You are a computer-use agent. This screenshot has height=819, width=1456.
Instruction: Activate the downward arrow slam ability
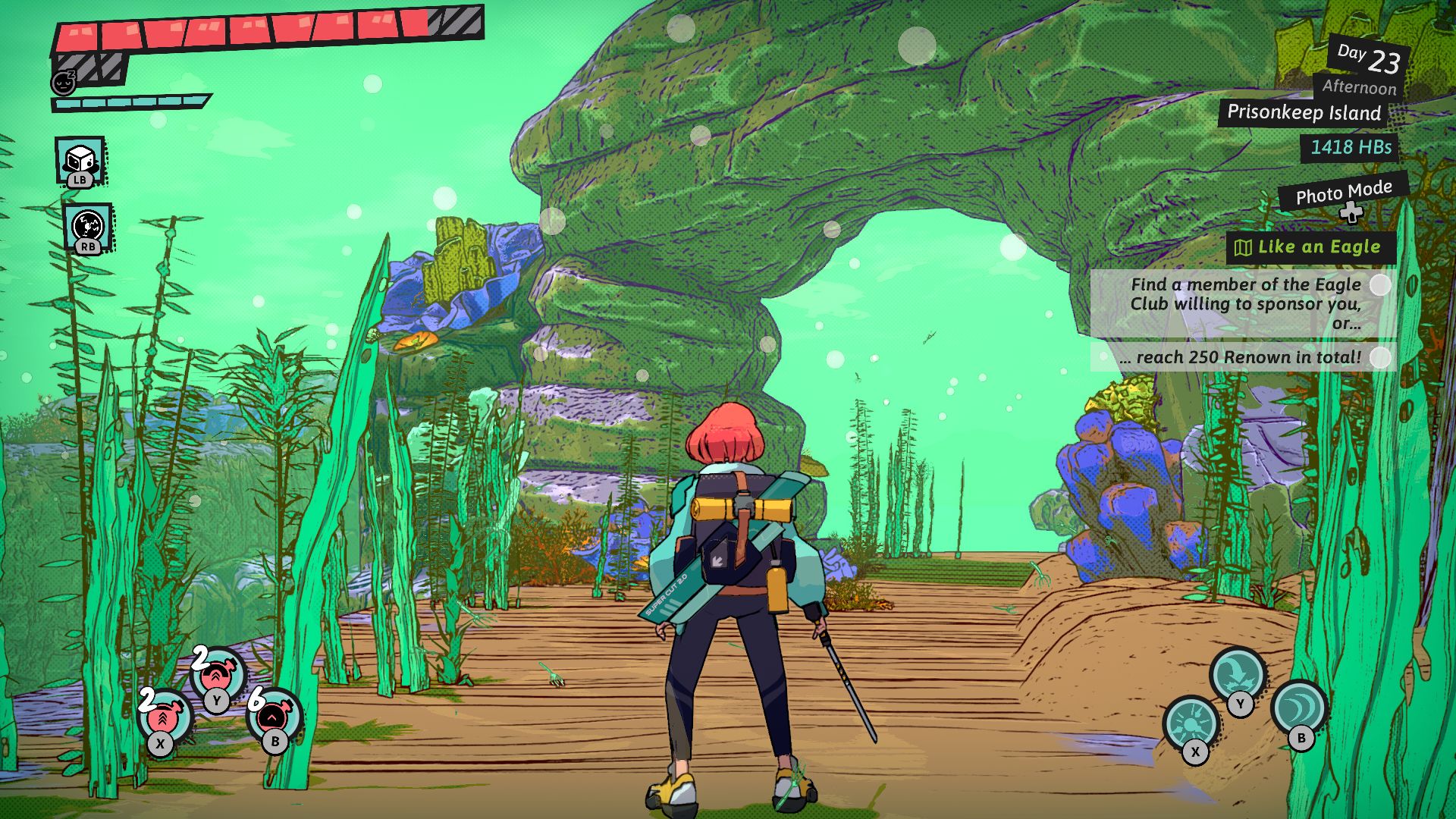coord(1237,673)
